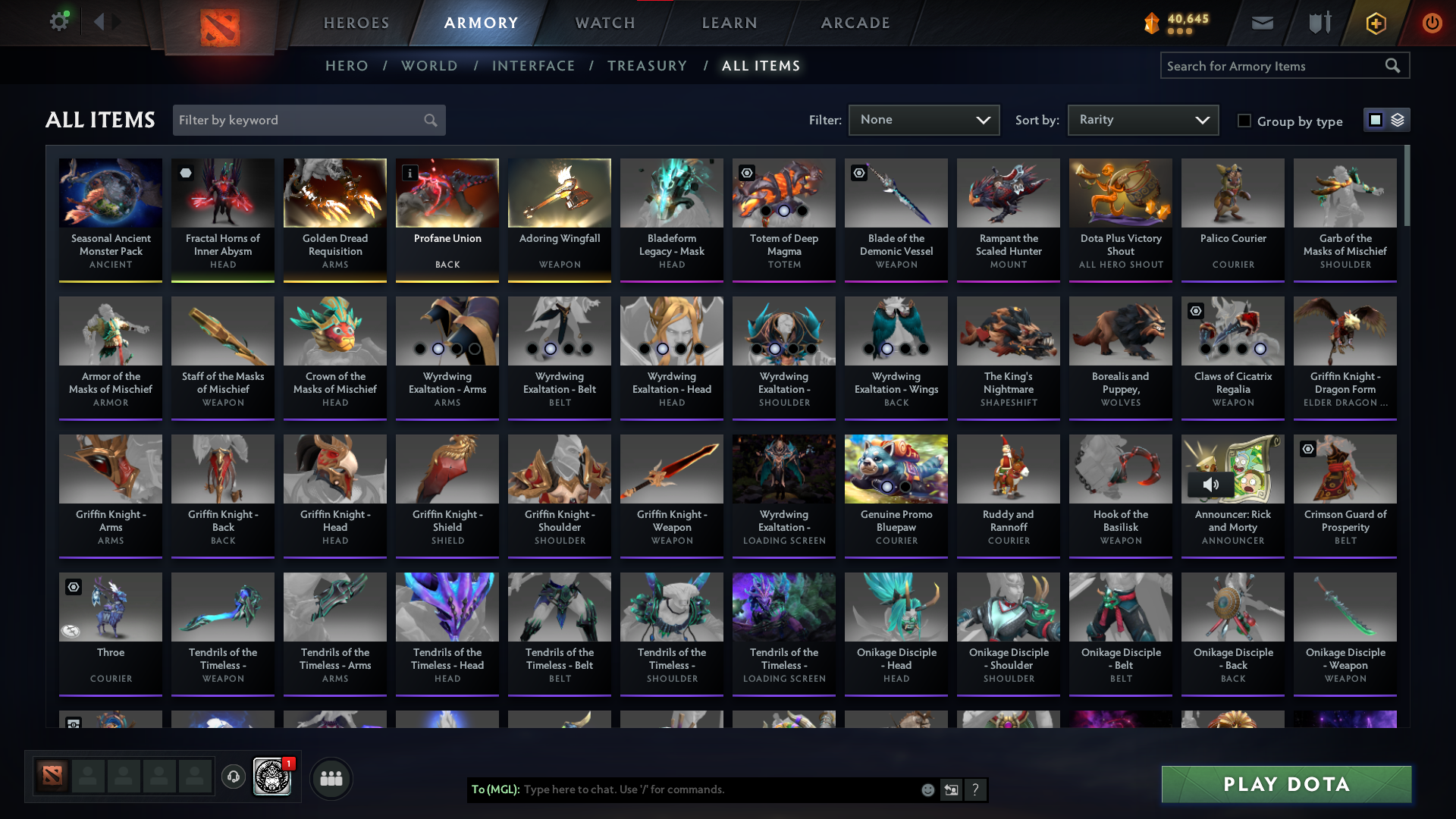
Task: Open the friends list people icon
Action: coord(331,777)
